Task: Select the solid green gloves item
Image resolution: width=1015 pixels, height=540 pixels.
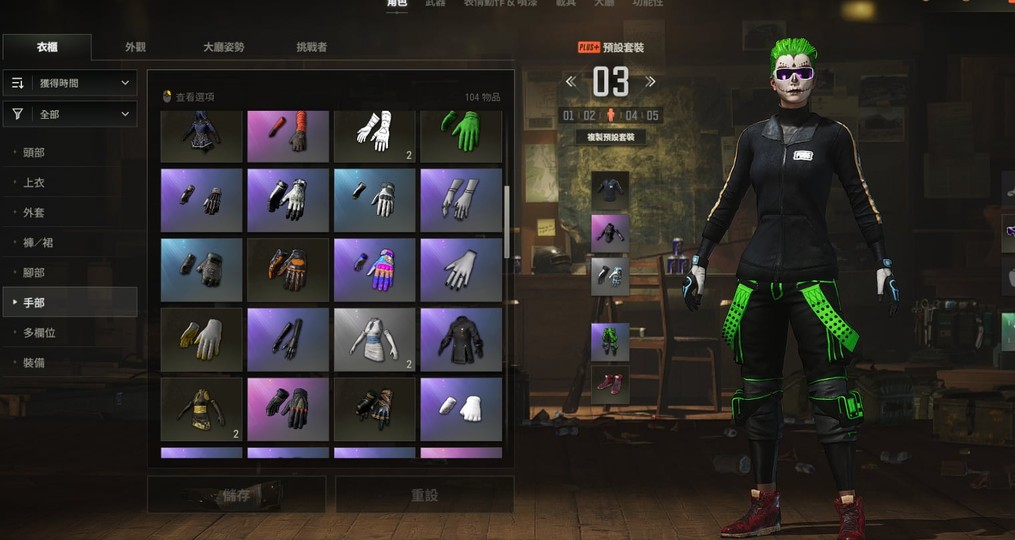Action: (460, 134)
